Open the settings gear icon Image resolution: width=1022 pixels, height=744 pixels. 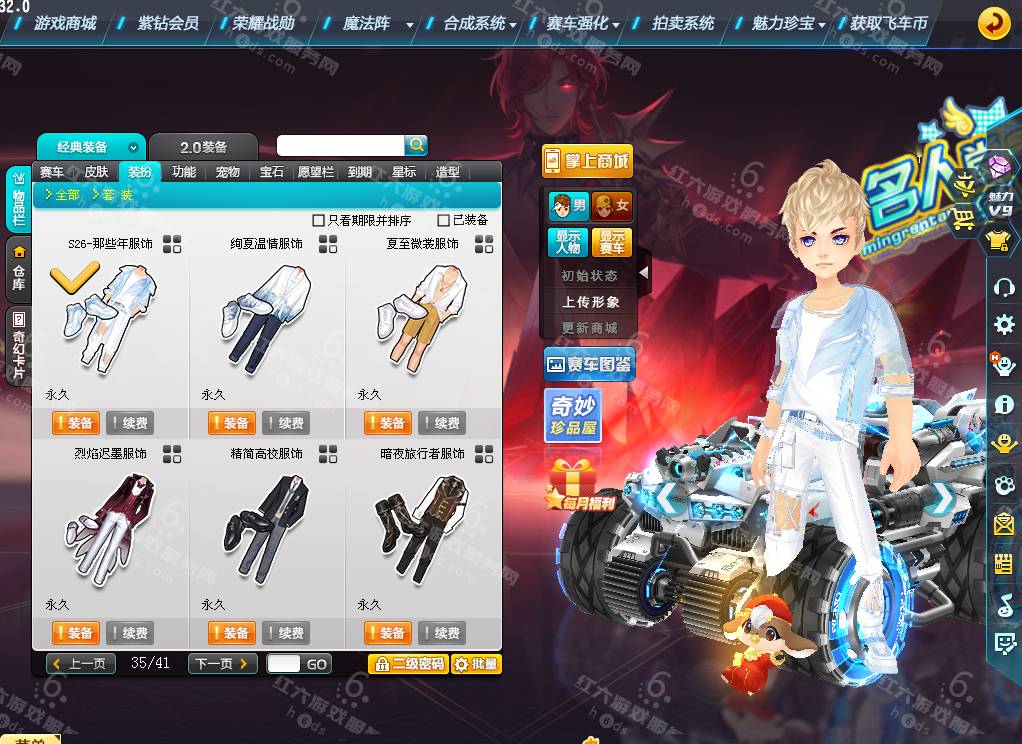click(1004, 325)
